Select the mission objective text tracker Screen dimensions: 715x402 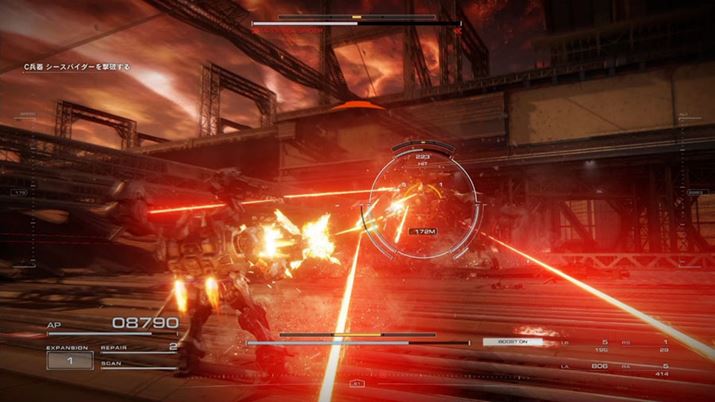click(75, 67)
